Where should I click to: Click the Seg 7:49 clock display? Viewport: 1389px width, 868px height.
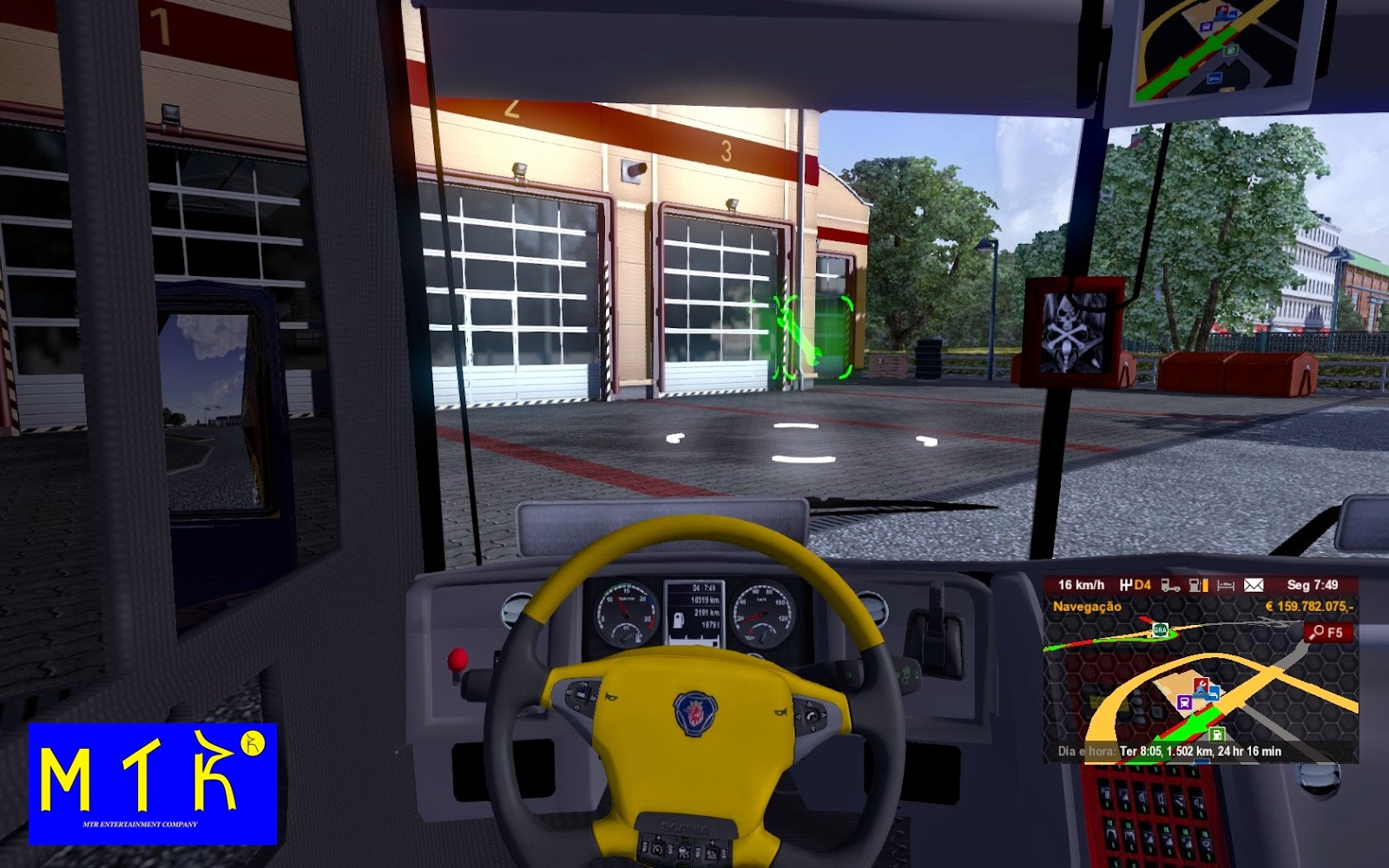pyautogui.click(x=1313, y=585)
